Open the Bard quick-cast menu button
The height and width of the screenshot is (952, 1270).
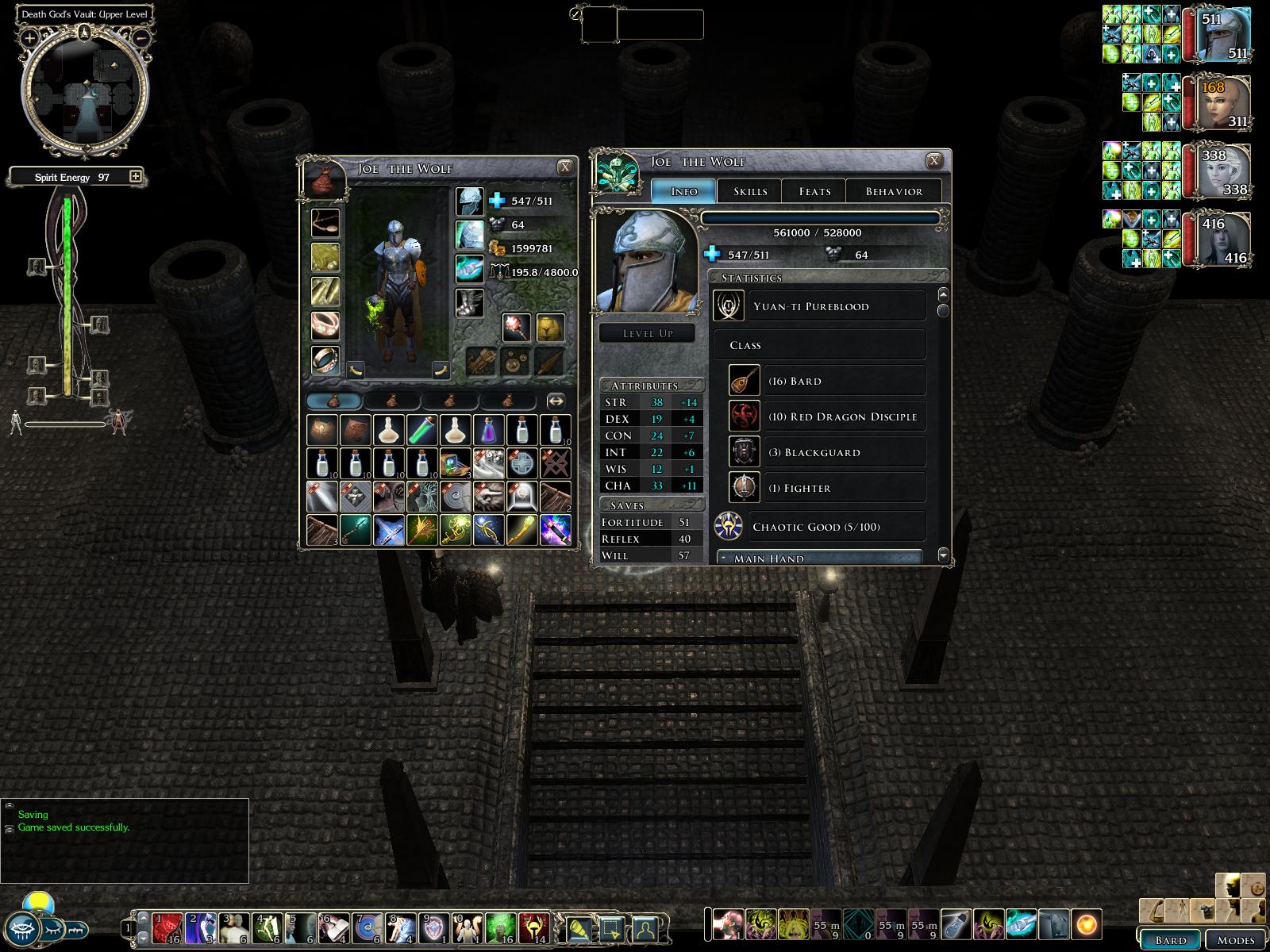tap(1170, 939)
